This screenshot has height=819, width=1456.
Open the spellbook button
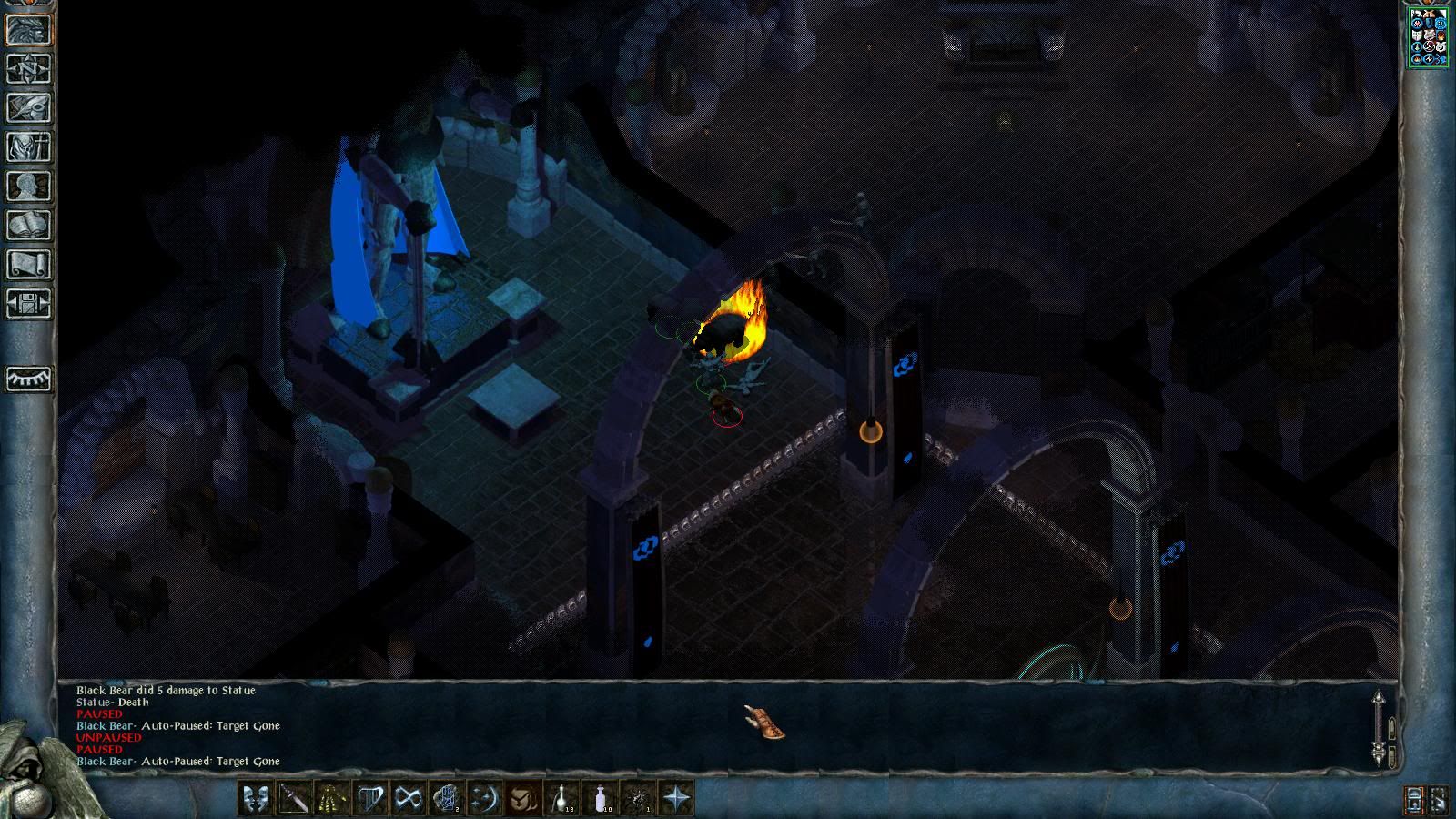28,226
